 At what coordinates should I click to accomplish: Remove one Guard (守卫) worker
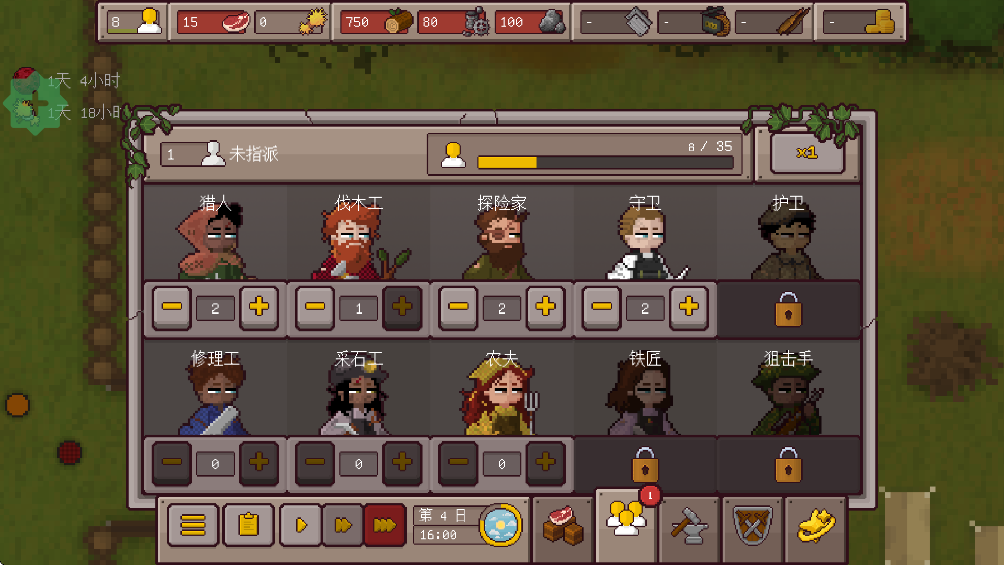coord(601,308)
